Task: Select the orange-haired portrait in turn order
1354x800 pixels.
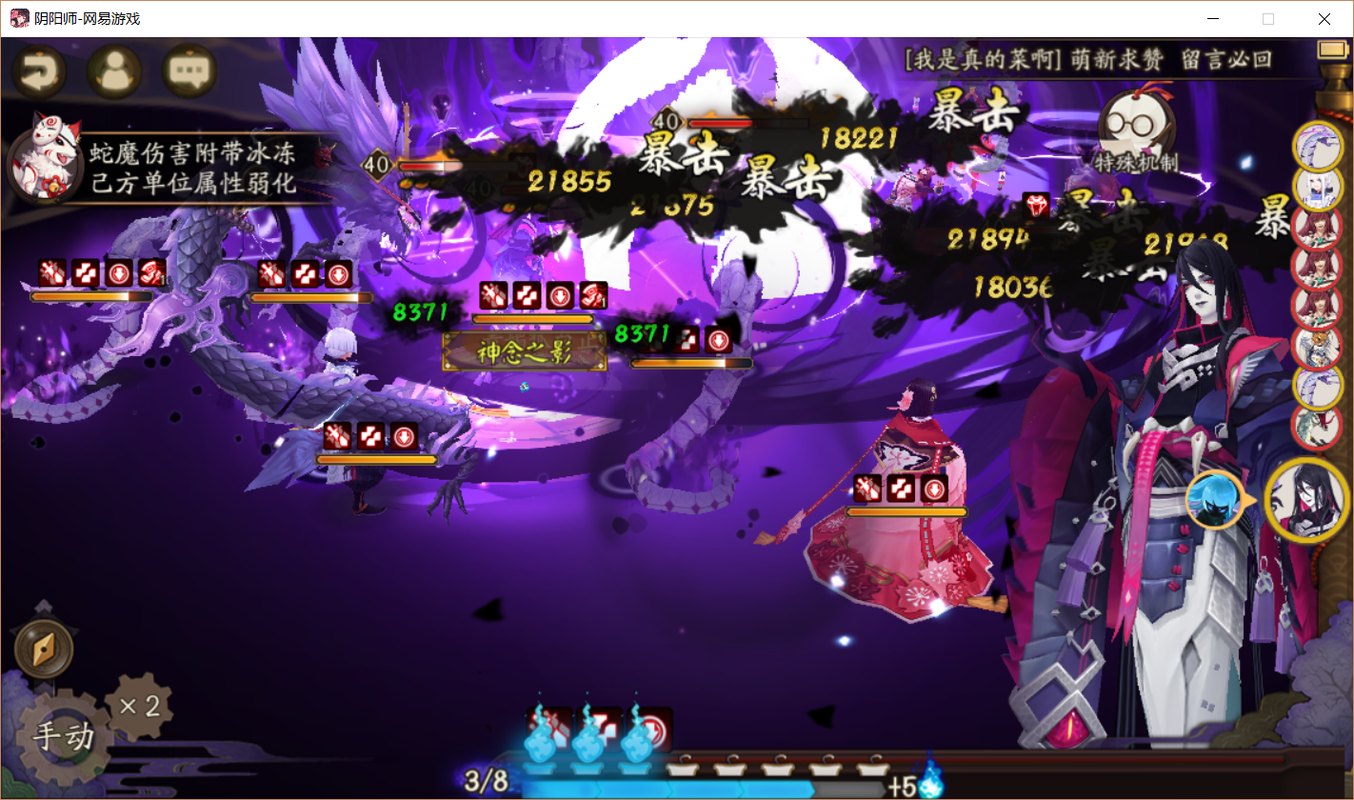Action: pyautogui.click(x=1317, y=346)
